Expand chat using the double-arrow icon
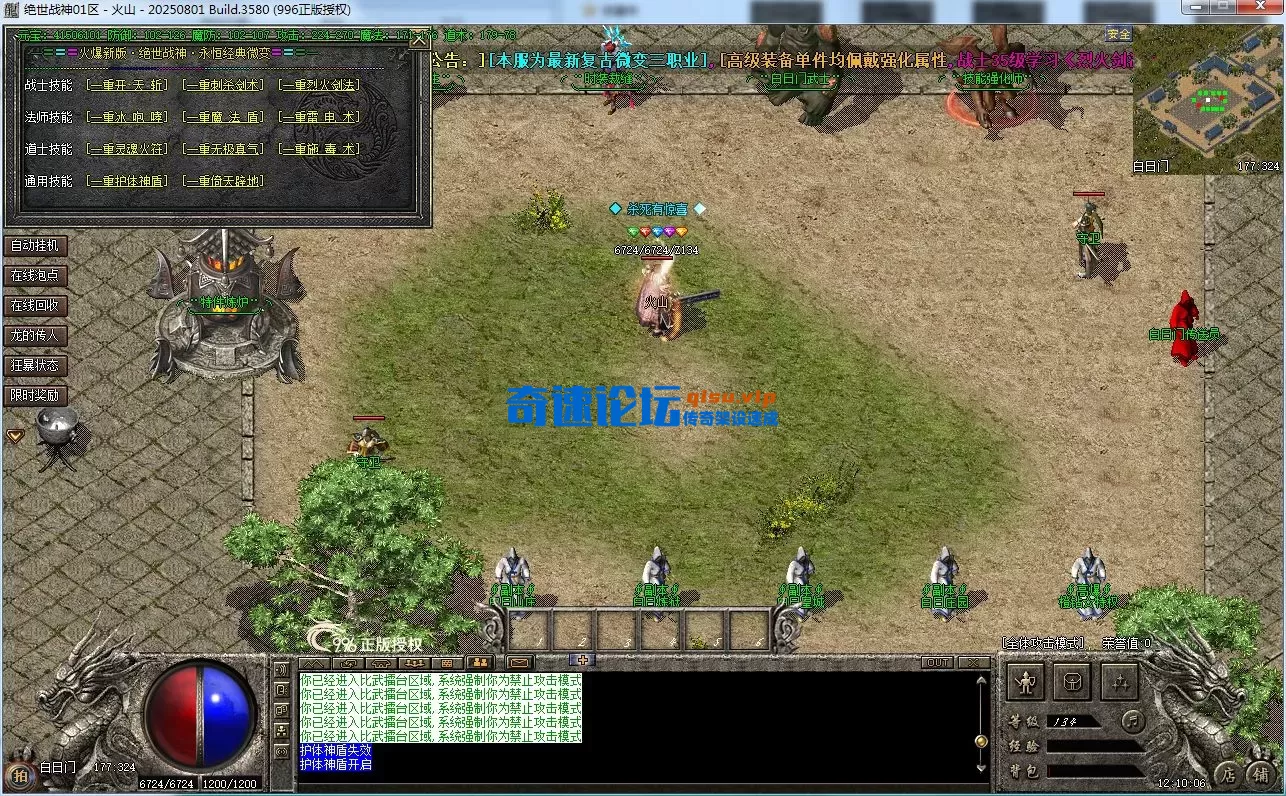The width and height of the screenshot is (1286, 796). pos(314,662)
